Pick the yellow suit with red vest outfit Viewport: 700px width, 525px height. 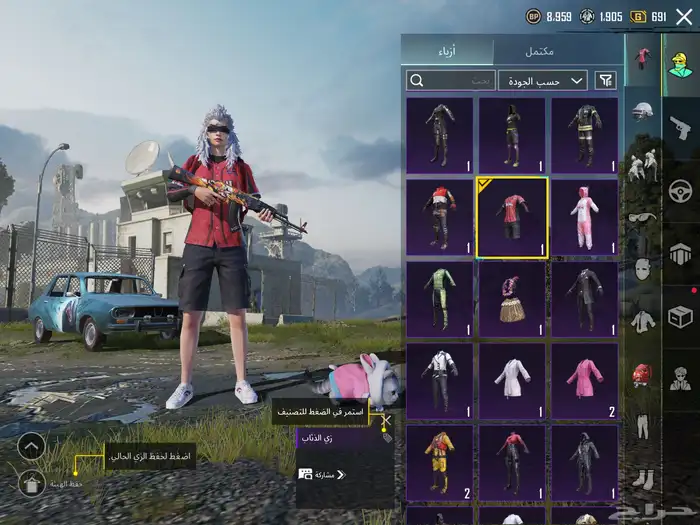click(440, 462)
